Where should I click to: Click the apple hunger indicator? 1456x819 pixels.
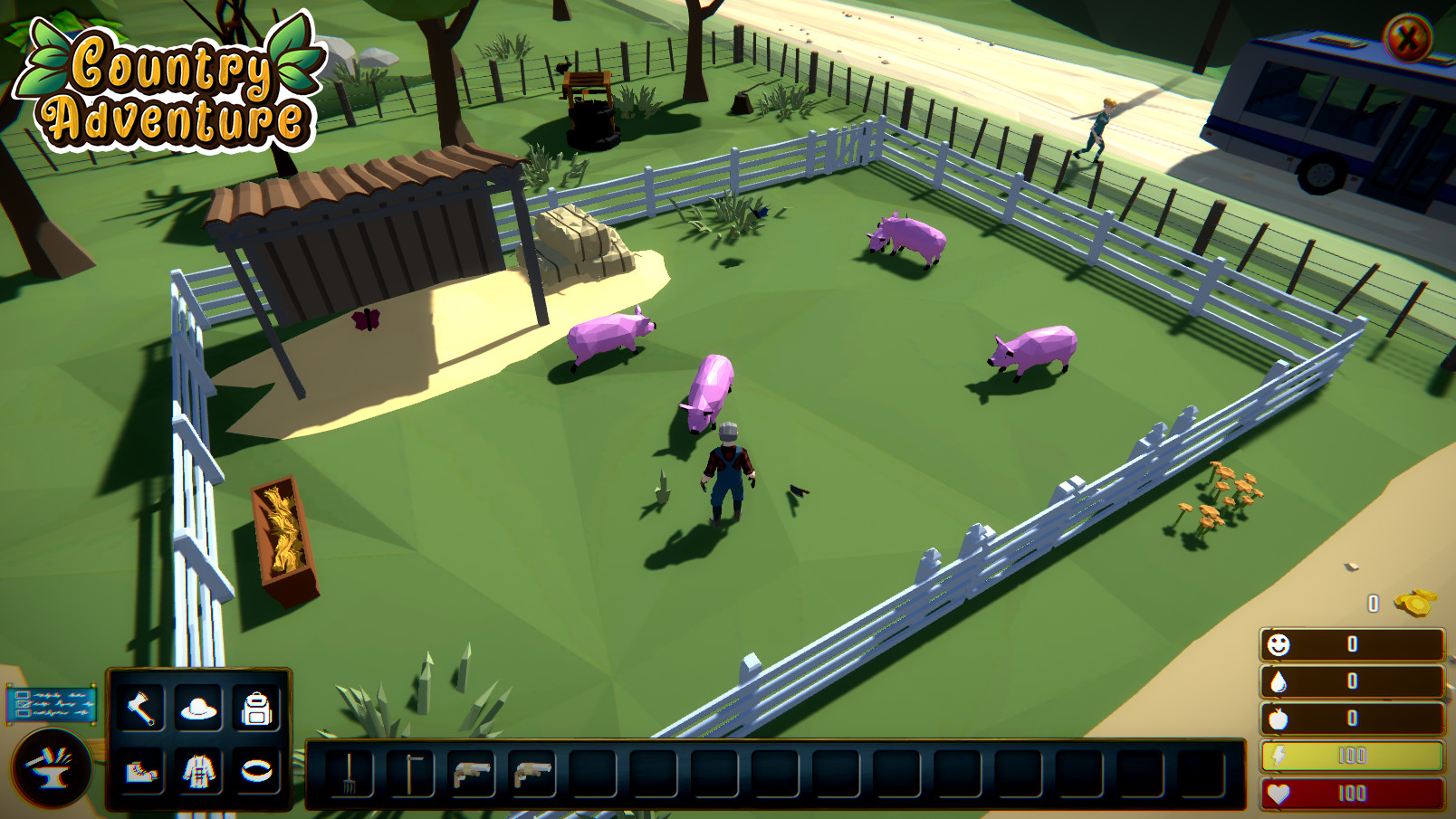point(1280,716)
